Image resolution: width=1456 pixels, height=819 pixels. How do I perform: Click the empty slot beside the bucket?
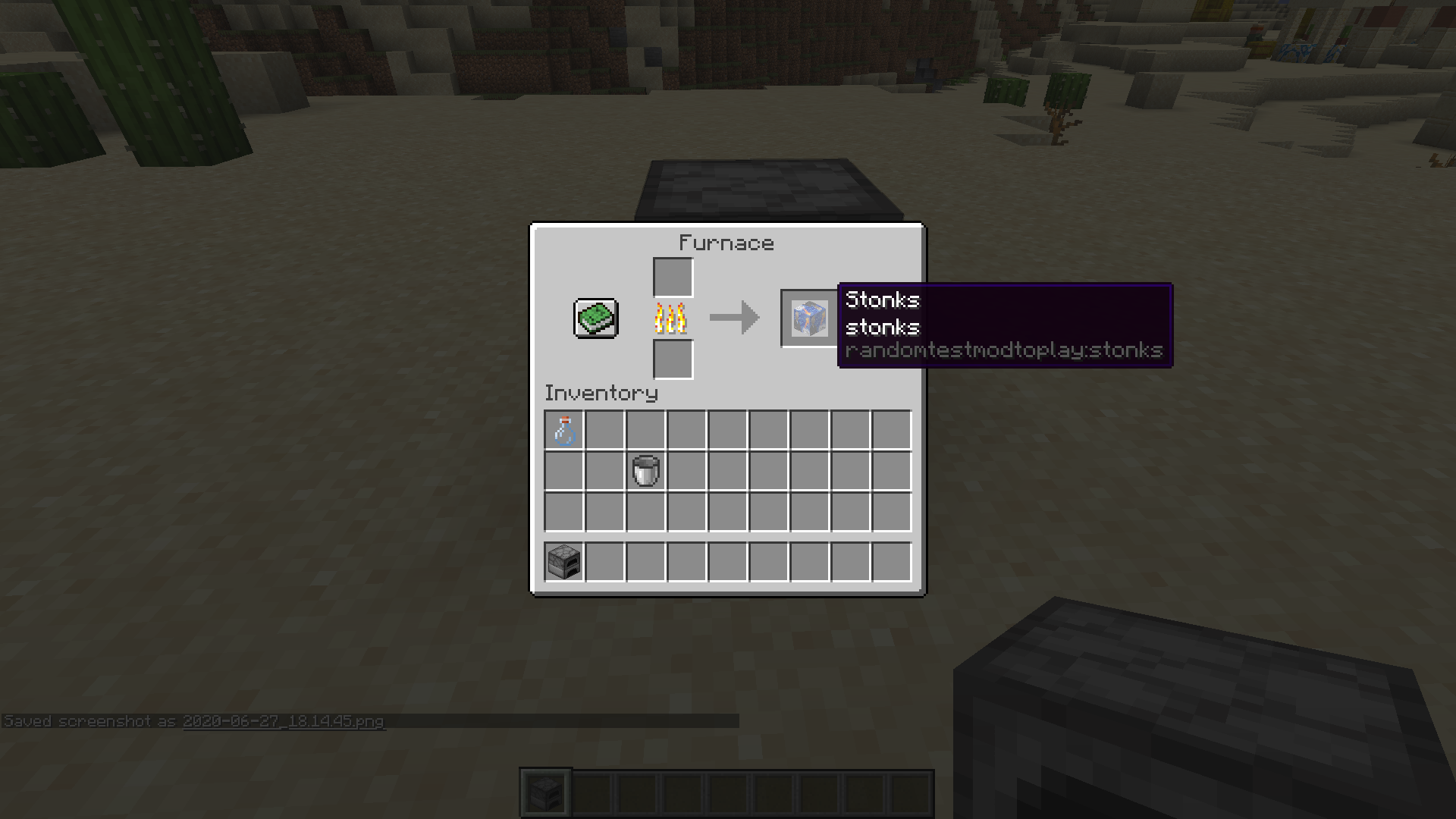click(x=687, y=469)
